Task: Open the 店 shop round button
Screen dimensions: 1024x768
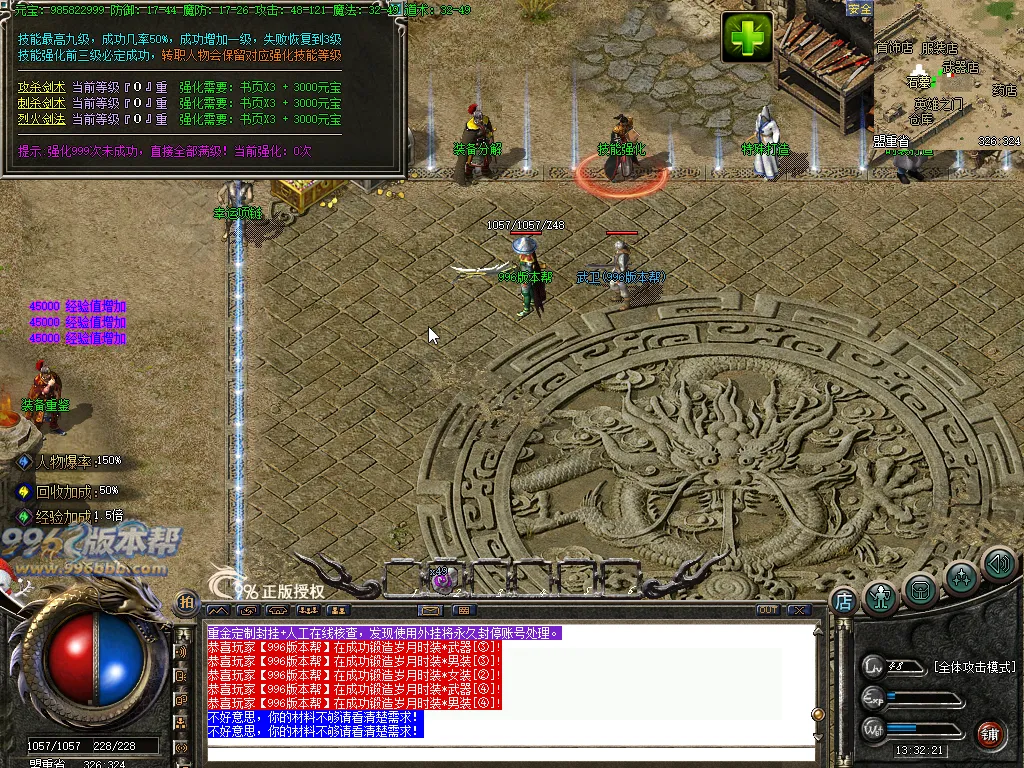Action: coord(843,601)
